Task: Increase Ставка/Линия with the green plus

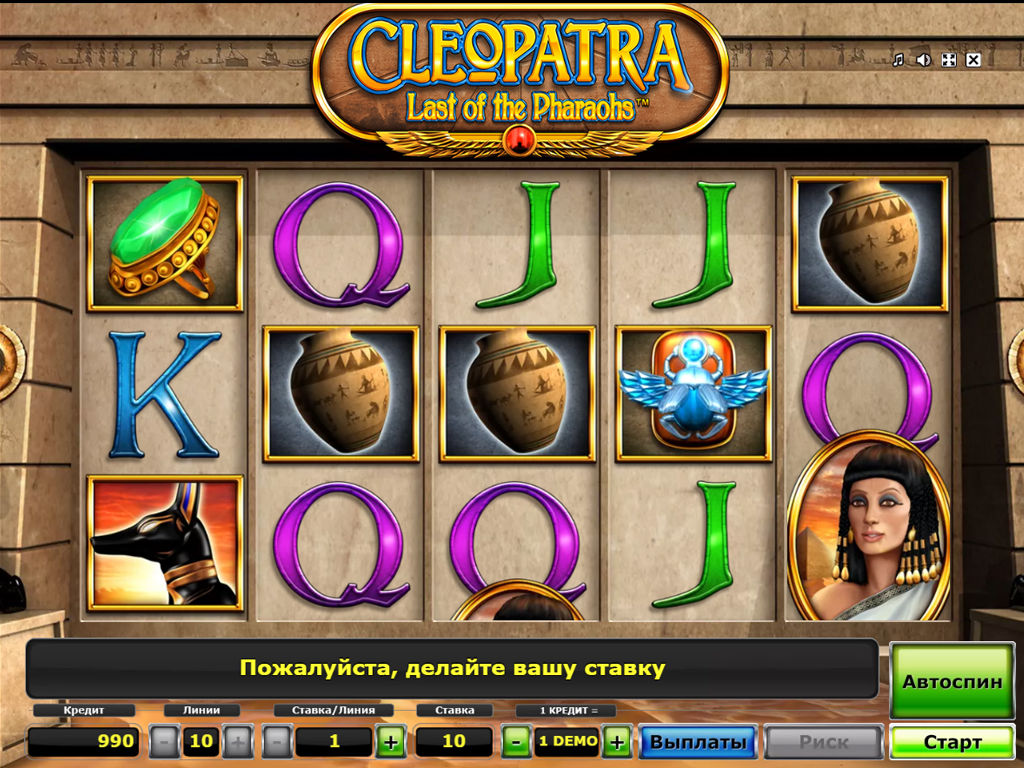Action: coord(391,742)
